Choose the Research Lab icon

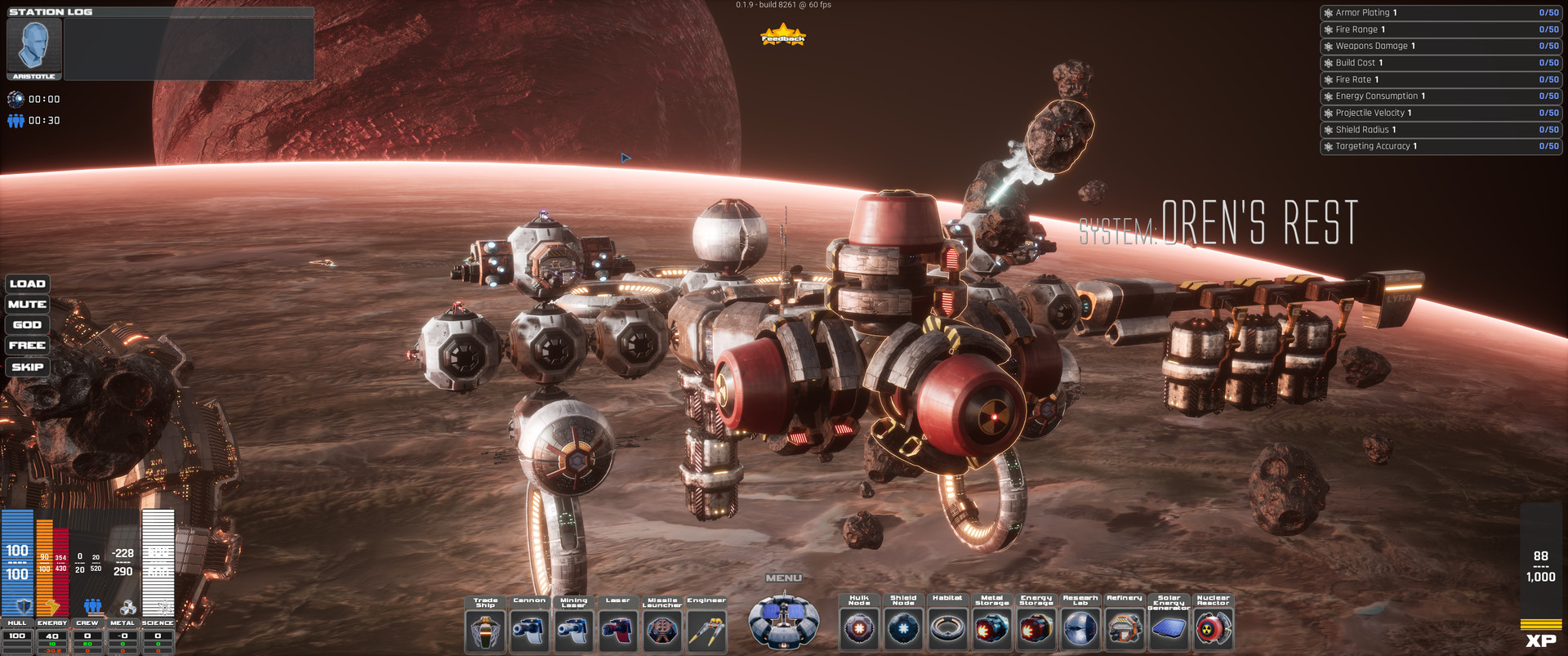pyautogui.click(x=1080, y=627)
